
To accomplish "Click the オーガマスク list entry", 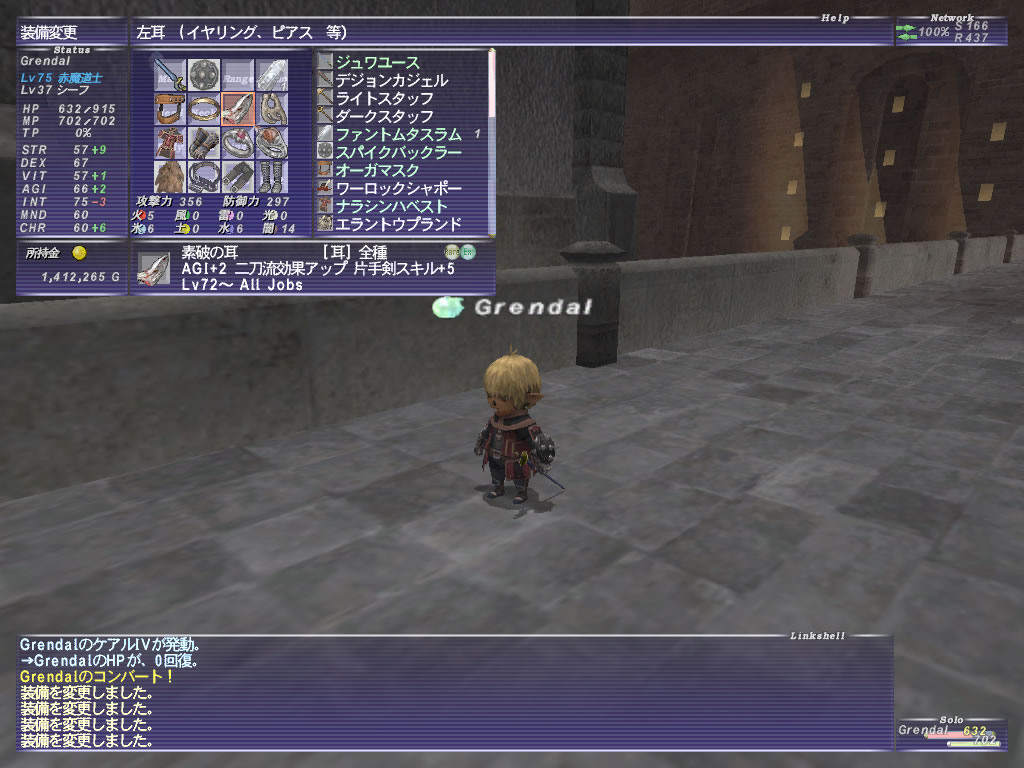I will (x=377, y=170).
